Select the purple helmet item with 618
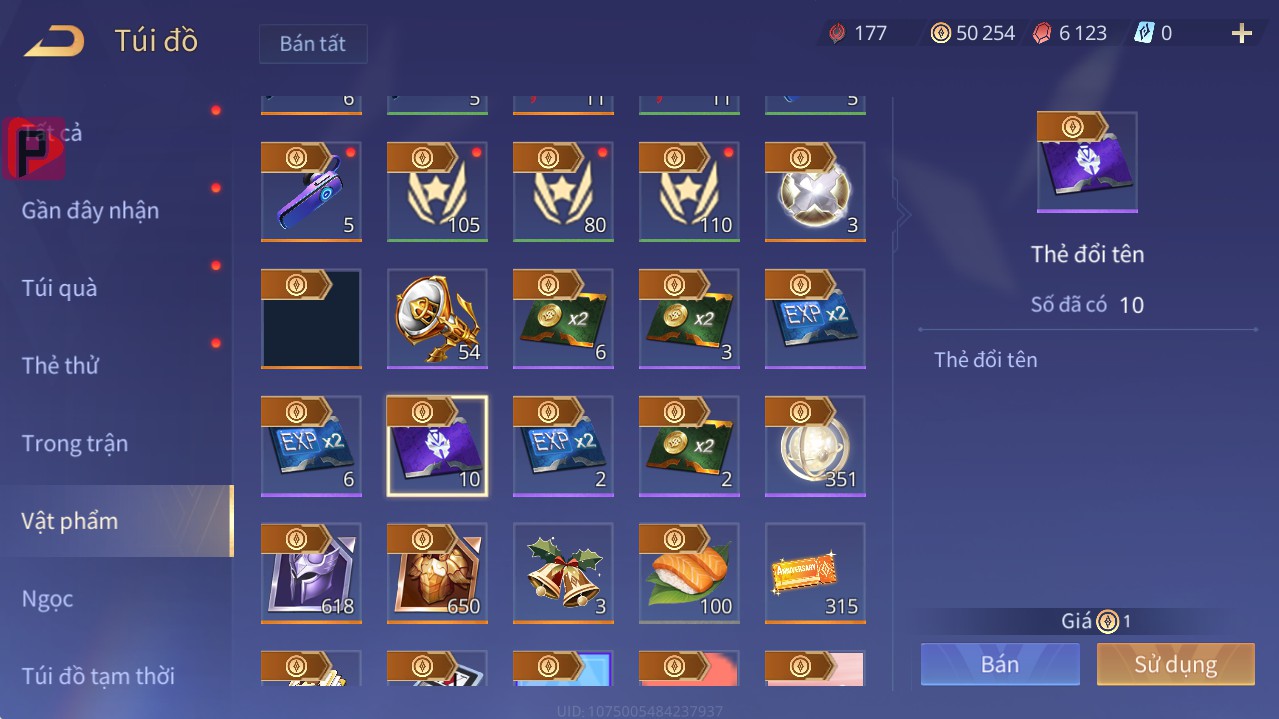This screenshot has width=1279, height=719. pyautogui.click(x=311, y=573)
